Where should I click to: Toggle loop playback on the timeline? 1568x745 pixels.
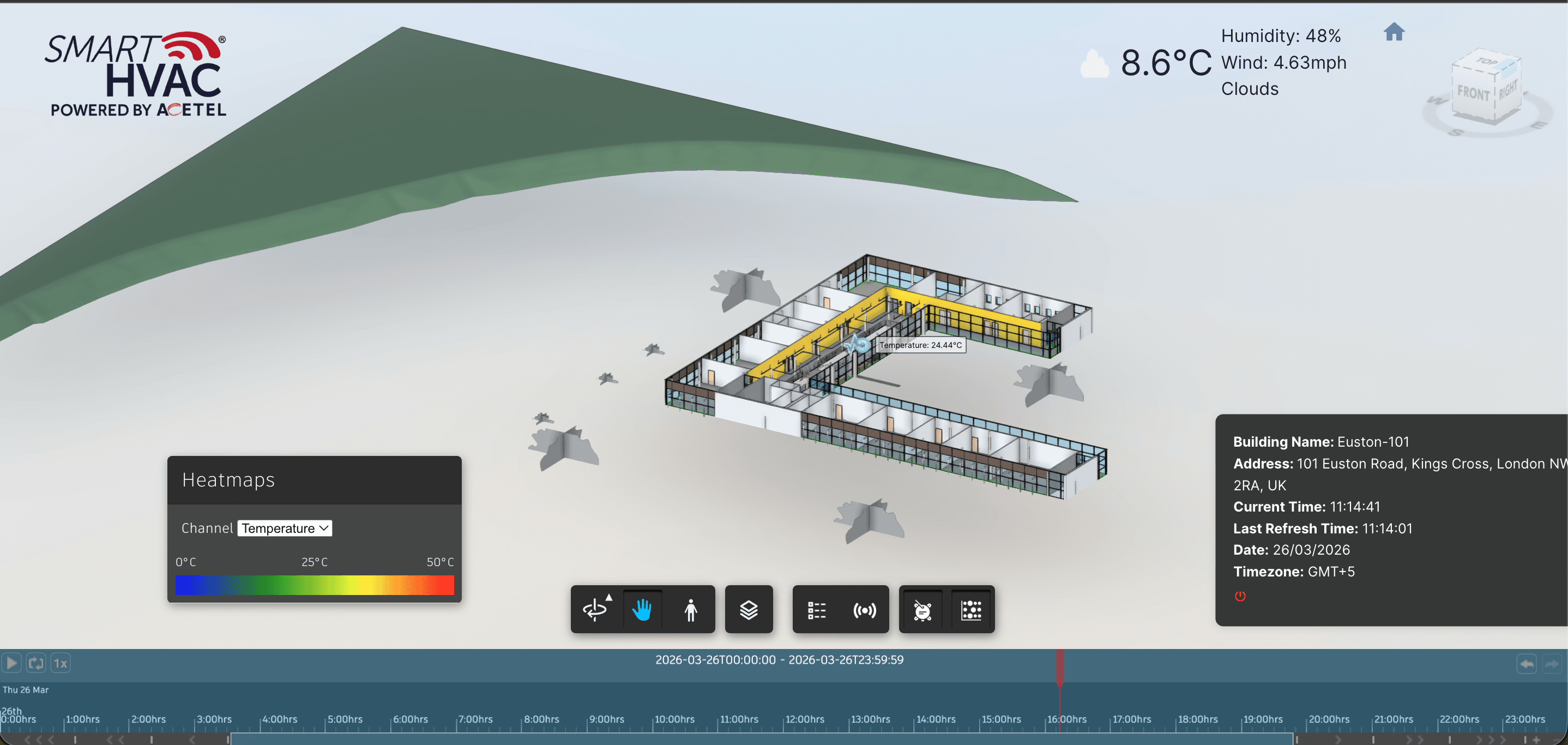tap(36, 663)
